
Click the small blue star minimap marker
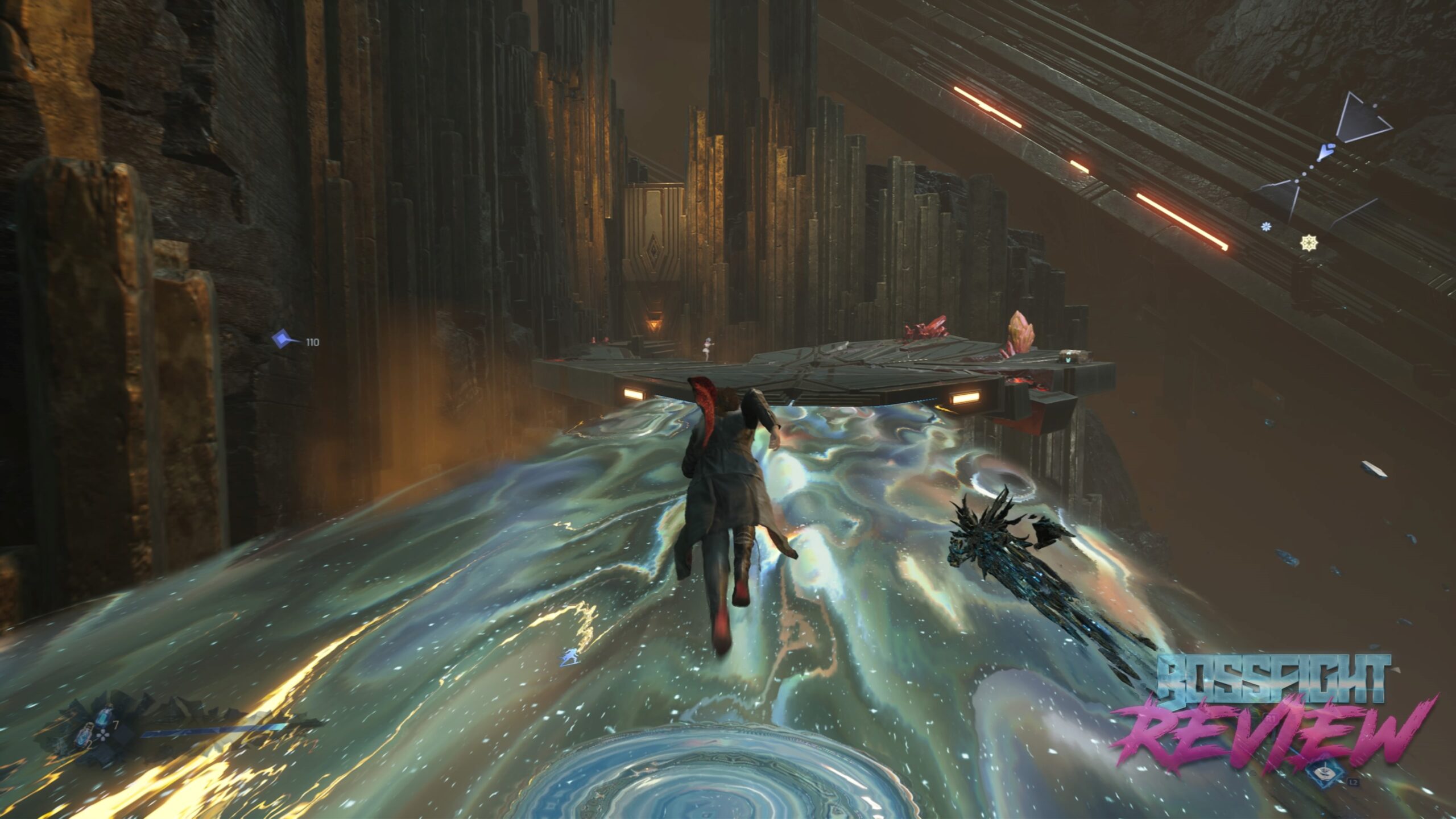click(1266, 227)
